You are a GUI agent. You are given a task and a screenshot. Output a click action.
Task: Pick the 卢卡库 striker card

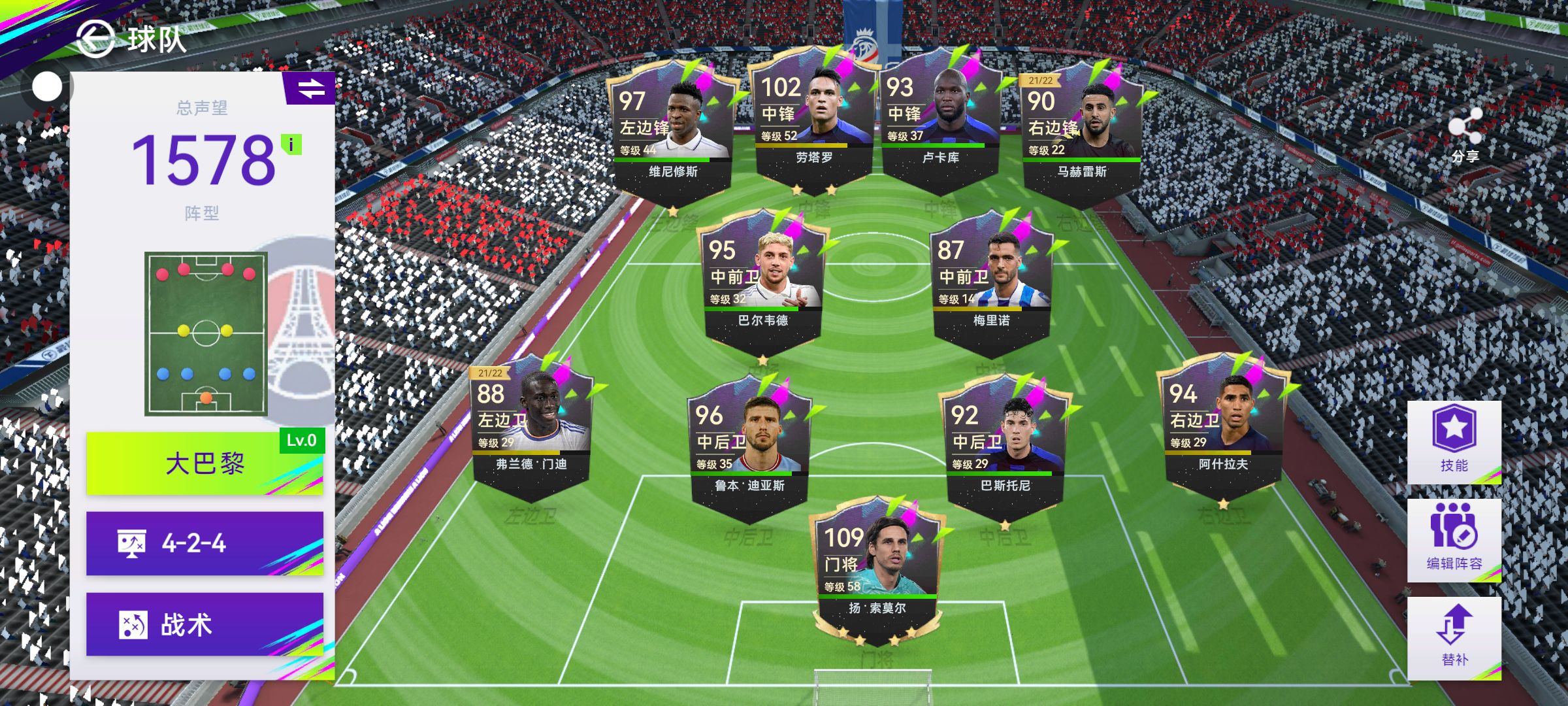click(x=941, y=118)
